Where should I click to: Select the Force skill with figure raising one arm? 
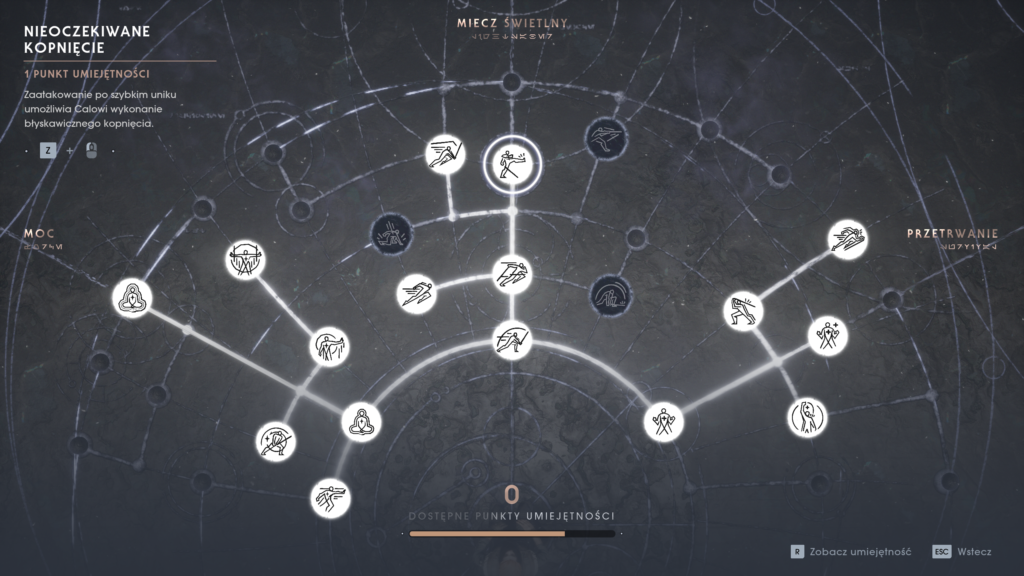coord(329,347)
